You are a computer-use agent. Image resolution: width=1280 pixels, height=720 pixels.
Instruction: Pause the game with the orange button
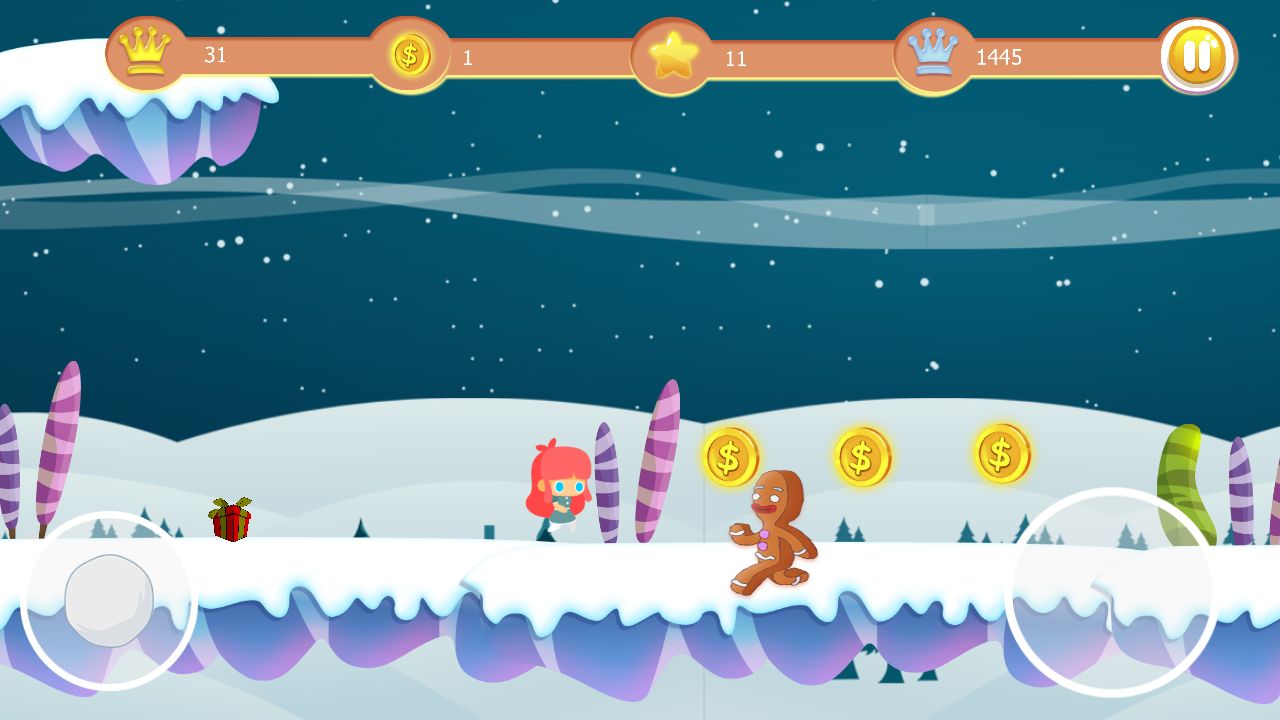(1197, 56)
